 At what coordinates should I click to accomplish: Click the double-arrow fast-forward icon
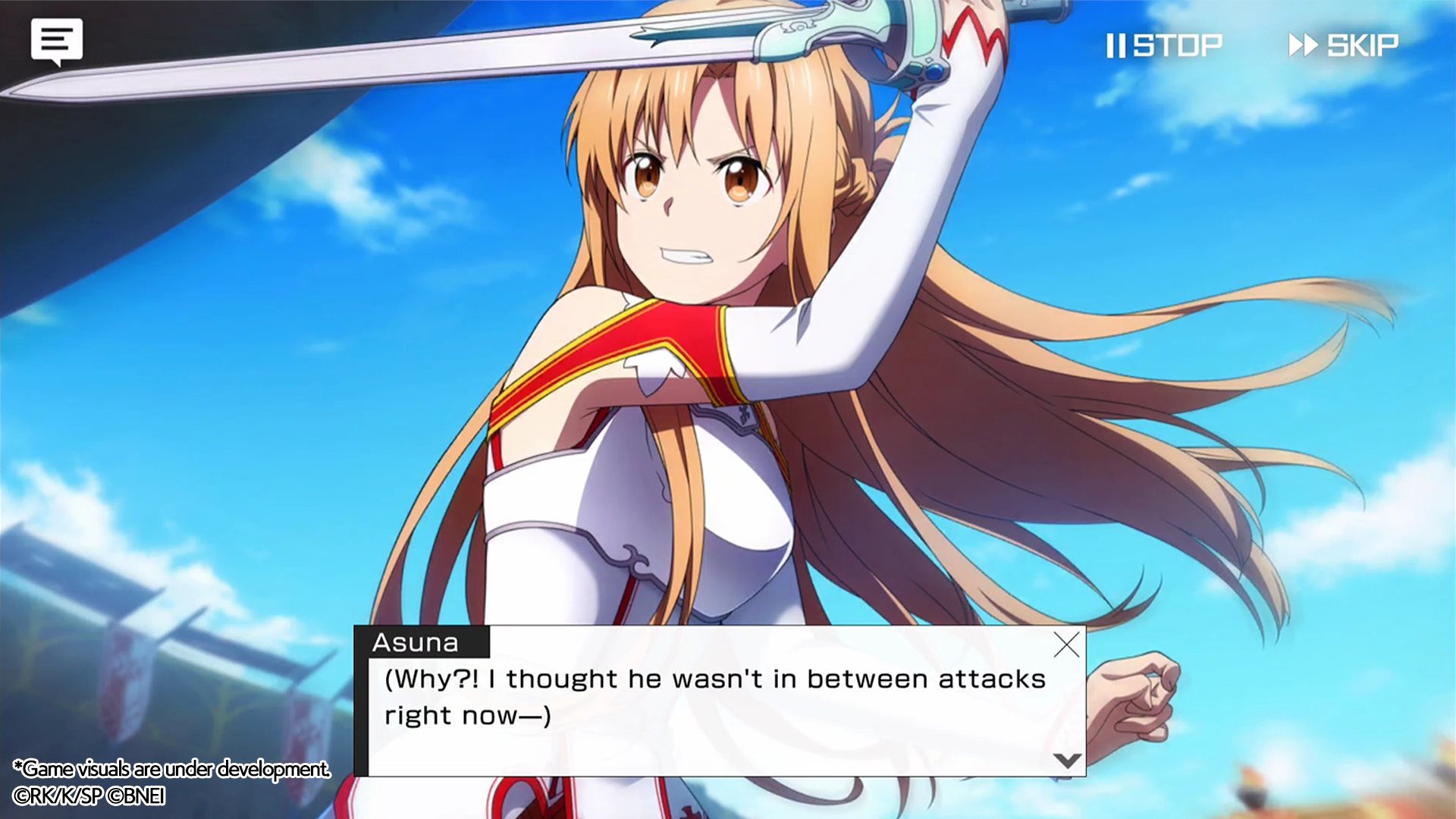coord(1303,45)
